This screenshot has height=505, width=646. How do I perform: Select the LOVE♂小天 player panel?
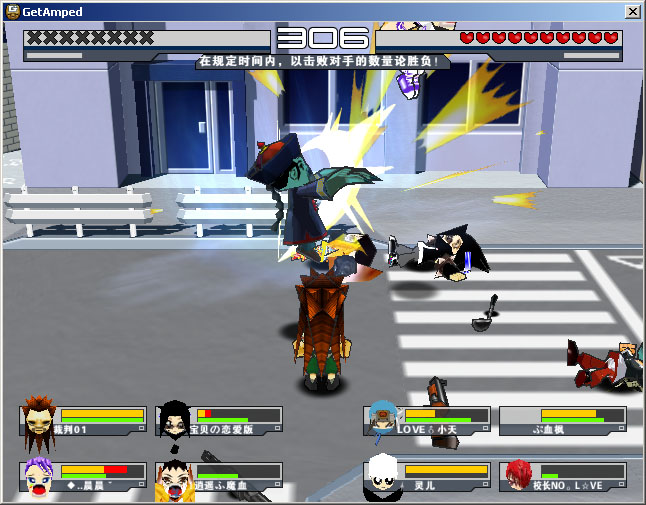pos(428,420)
